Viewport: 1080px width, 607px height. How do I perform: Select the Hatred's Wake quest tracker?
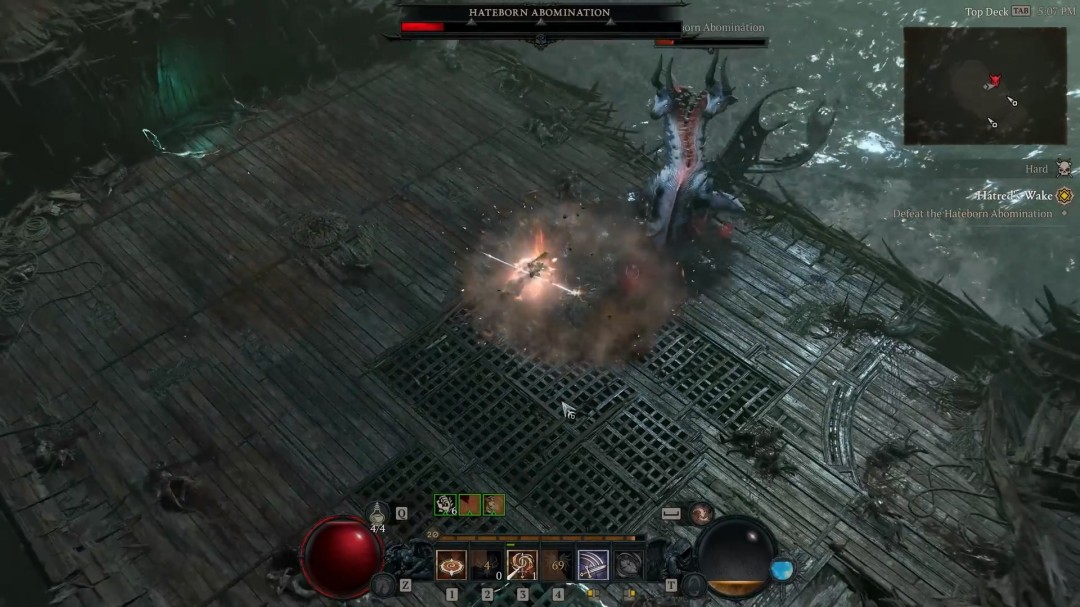click(x=1015, y=196)
